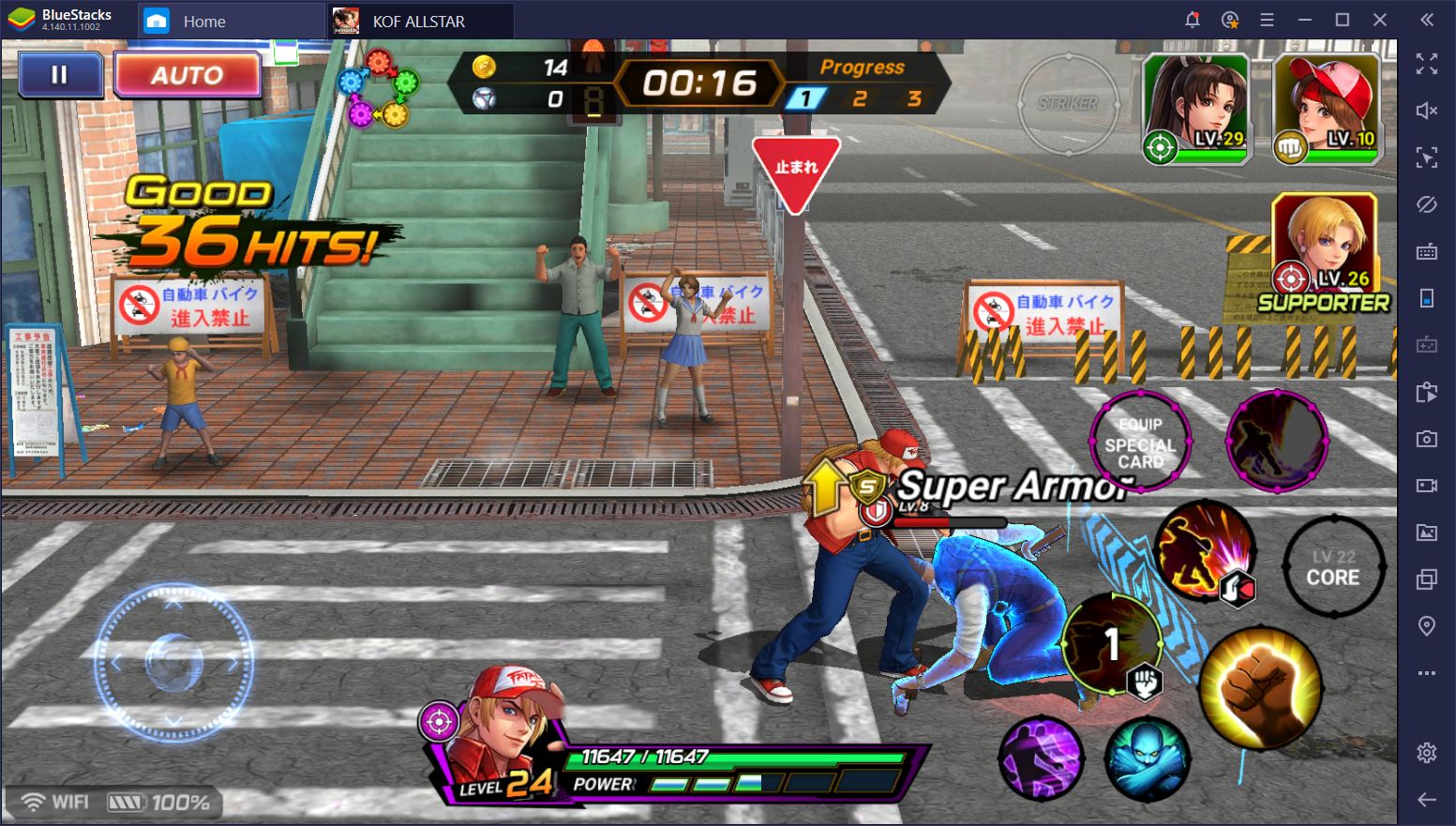Trigger the skill showing cooldown number 1
Image resolution: width=1456 pixels, height=826 pixels.
click(x=1113, y=645)
